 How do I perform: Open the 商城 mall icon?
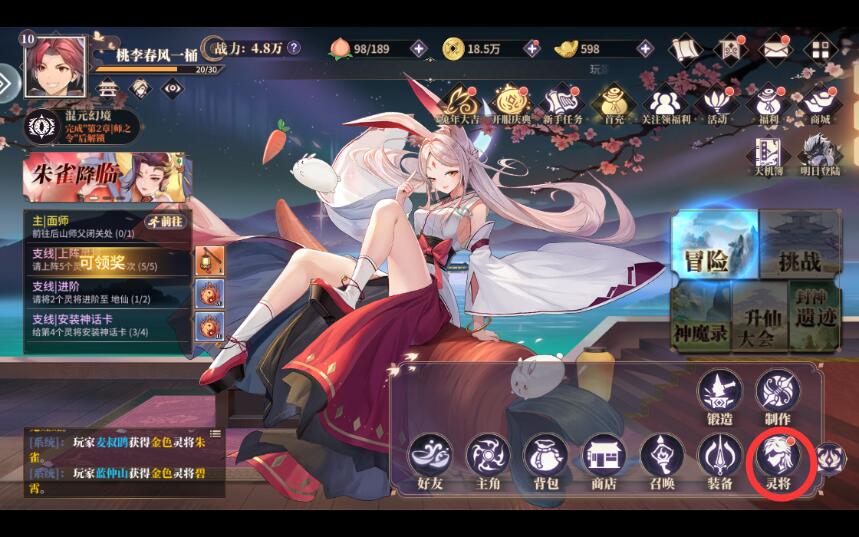pos(820,104)
